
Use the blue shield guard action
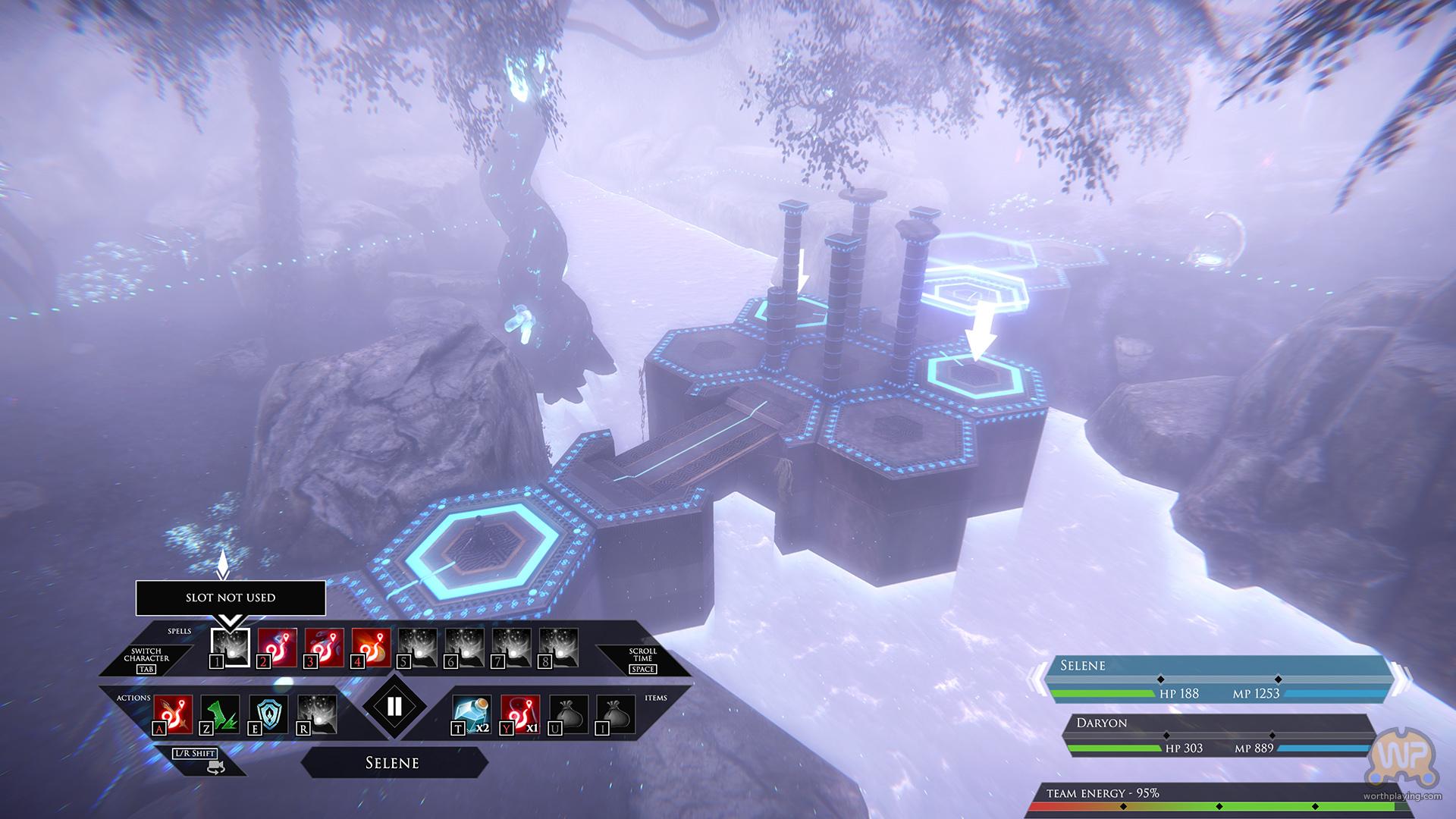click(268, 714)
